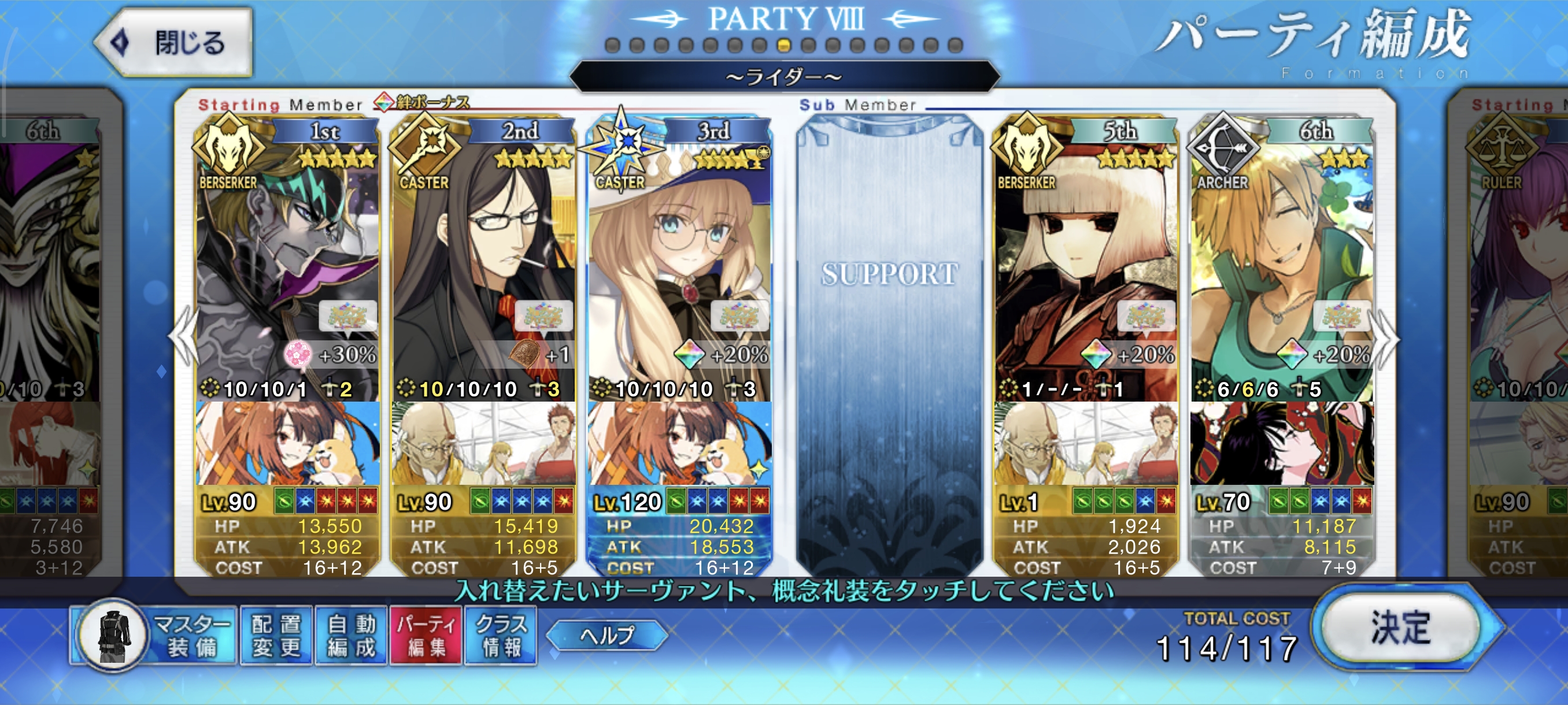Change the 2nd slot Caster's craft essence

tap(483, 443)
